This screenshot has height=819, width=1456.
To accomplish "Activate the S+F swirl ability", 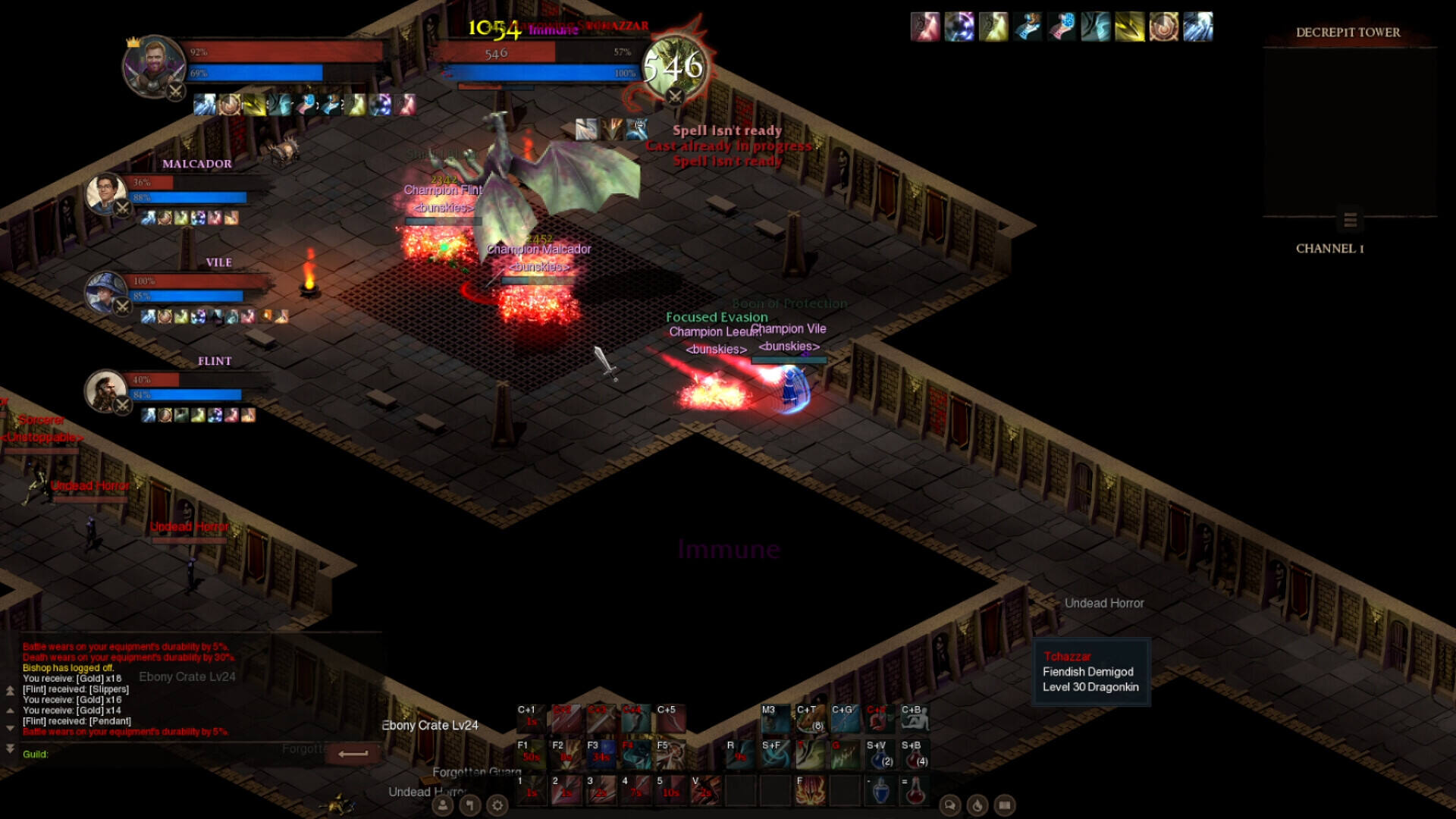I will tap(775, 755).
